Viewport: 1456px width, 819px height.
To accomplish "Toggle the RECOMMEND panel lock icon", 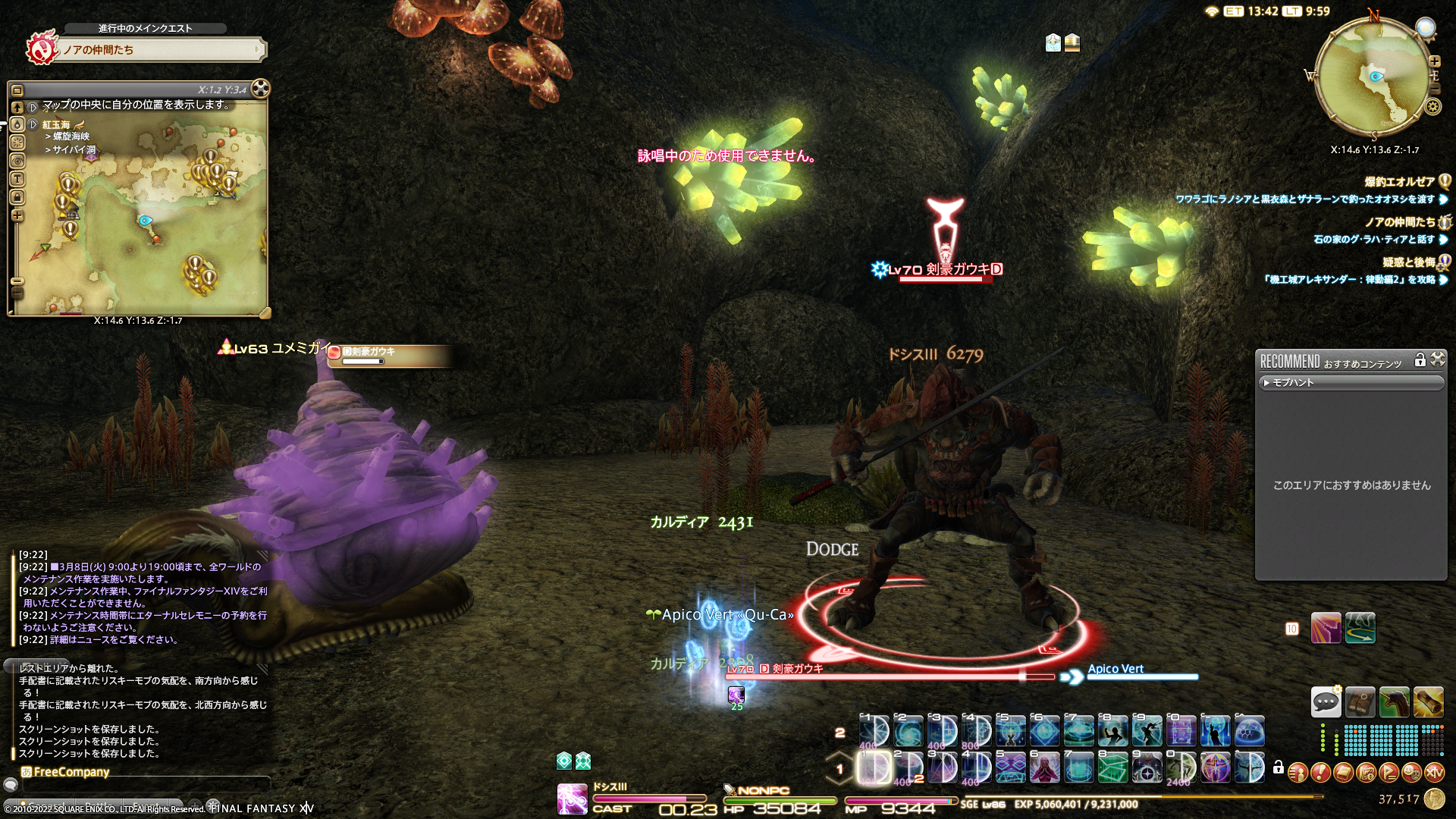I will [x=1420, y=360].
